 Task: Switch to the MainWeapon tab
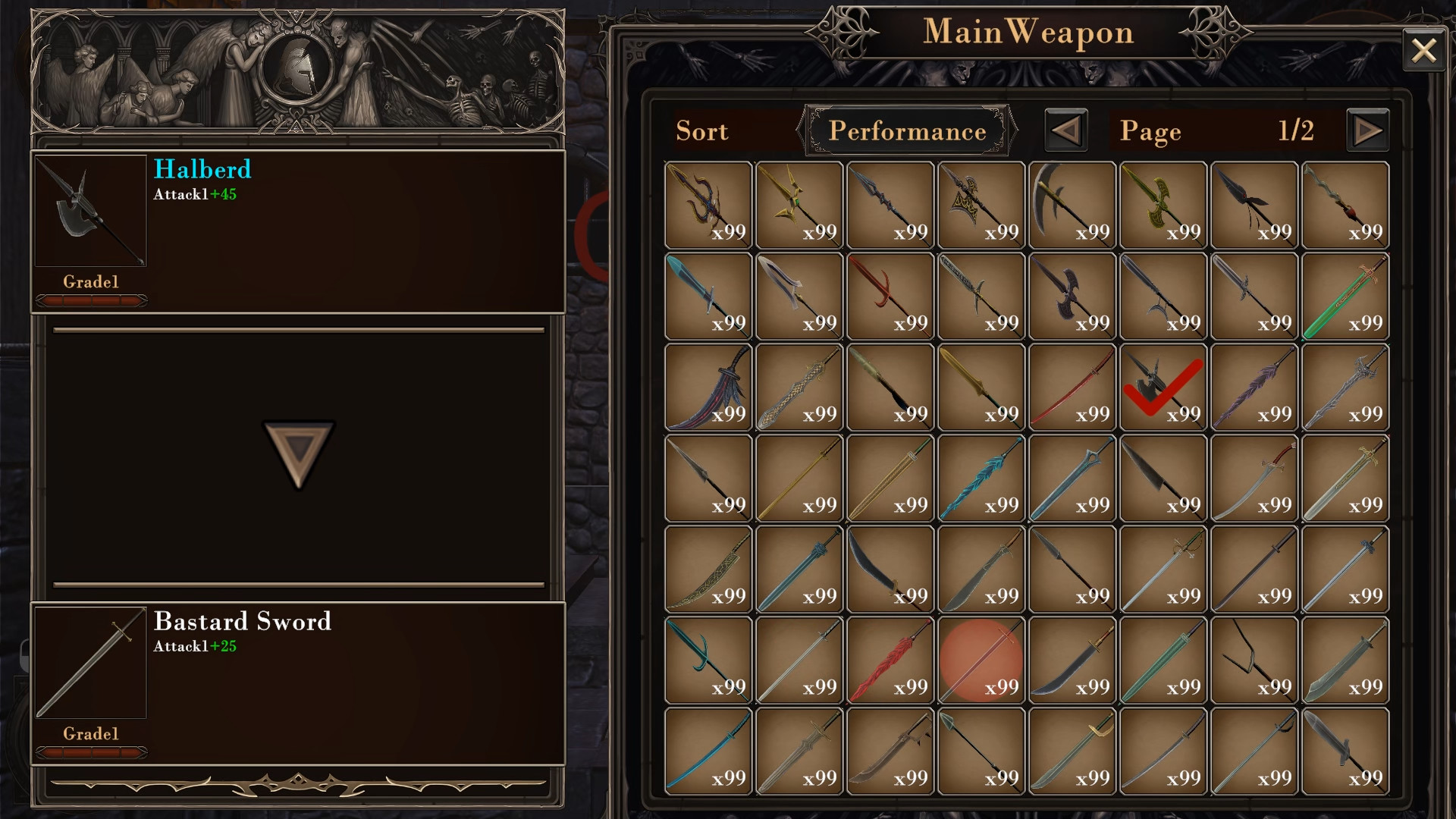pyautogui.click(x=1028, y=32)
